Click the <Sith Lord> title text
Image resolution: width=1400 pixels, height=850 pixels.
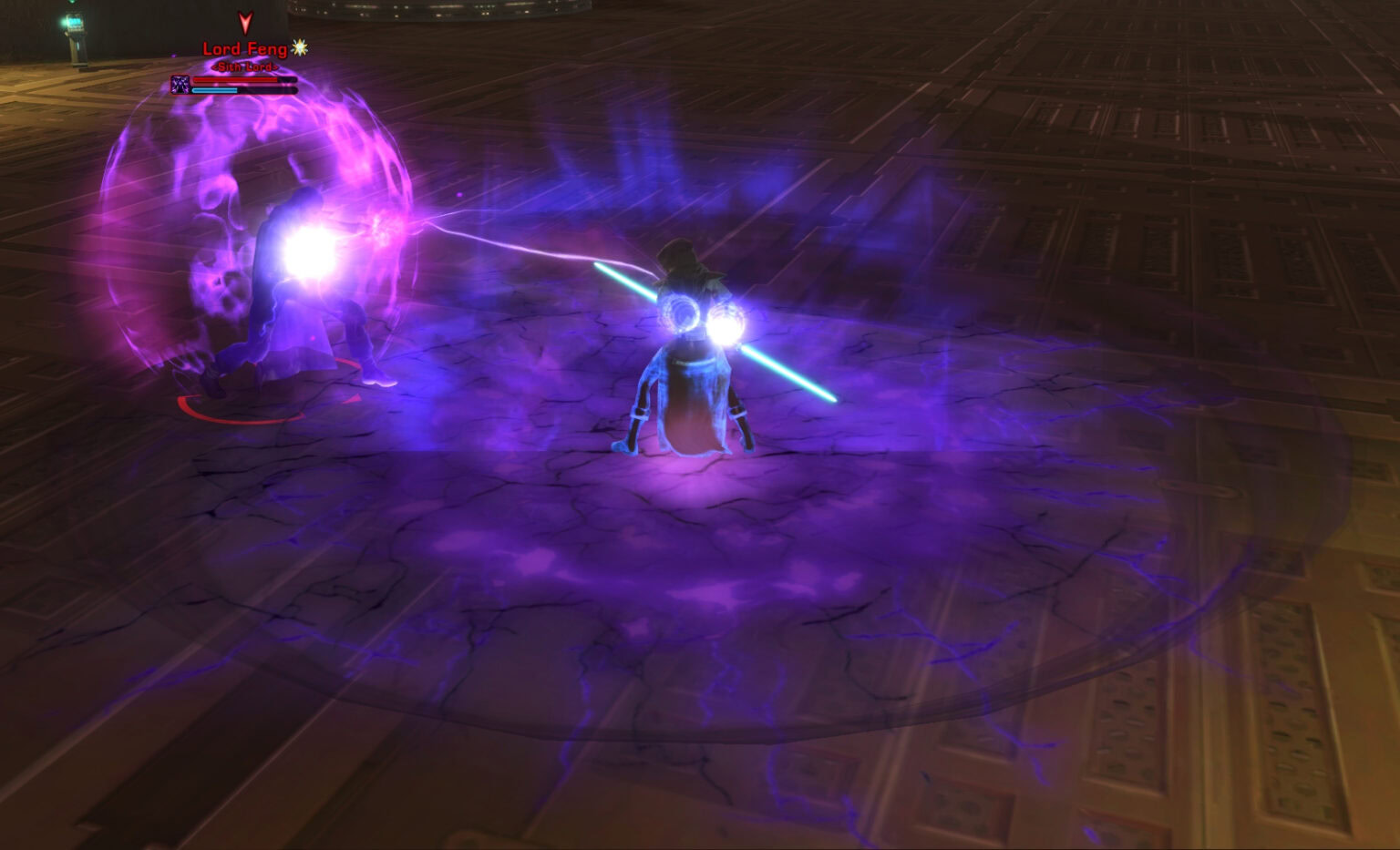click(x=244, y=67)
